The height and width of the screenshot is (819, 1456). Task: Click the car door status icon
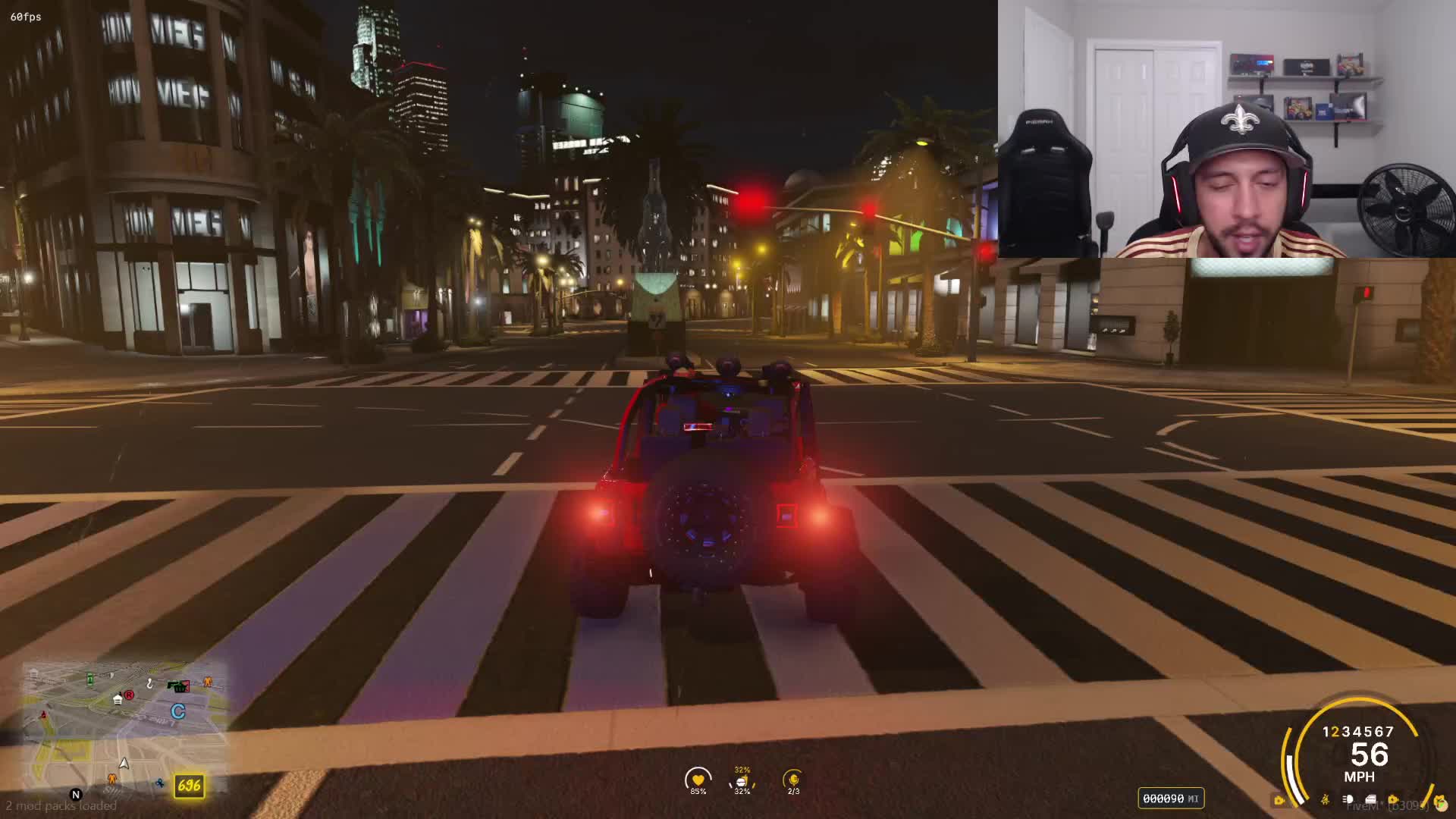click(1370, 799)
